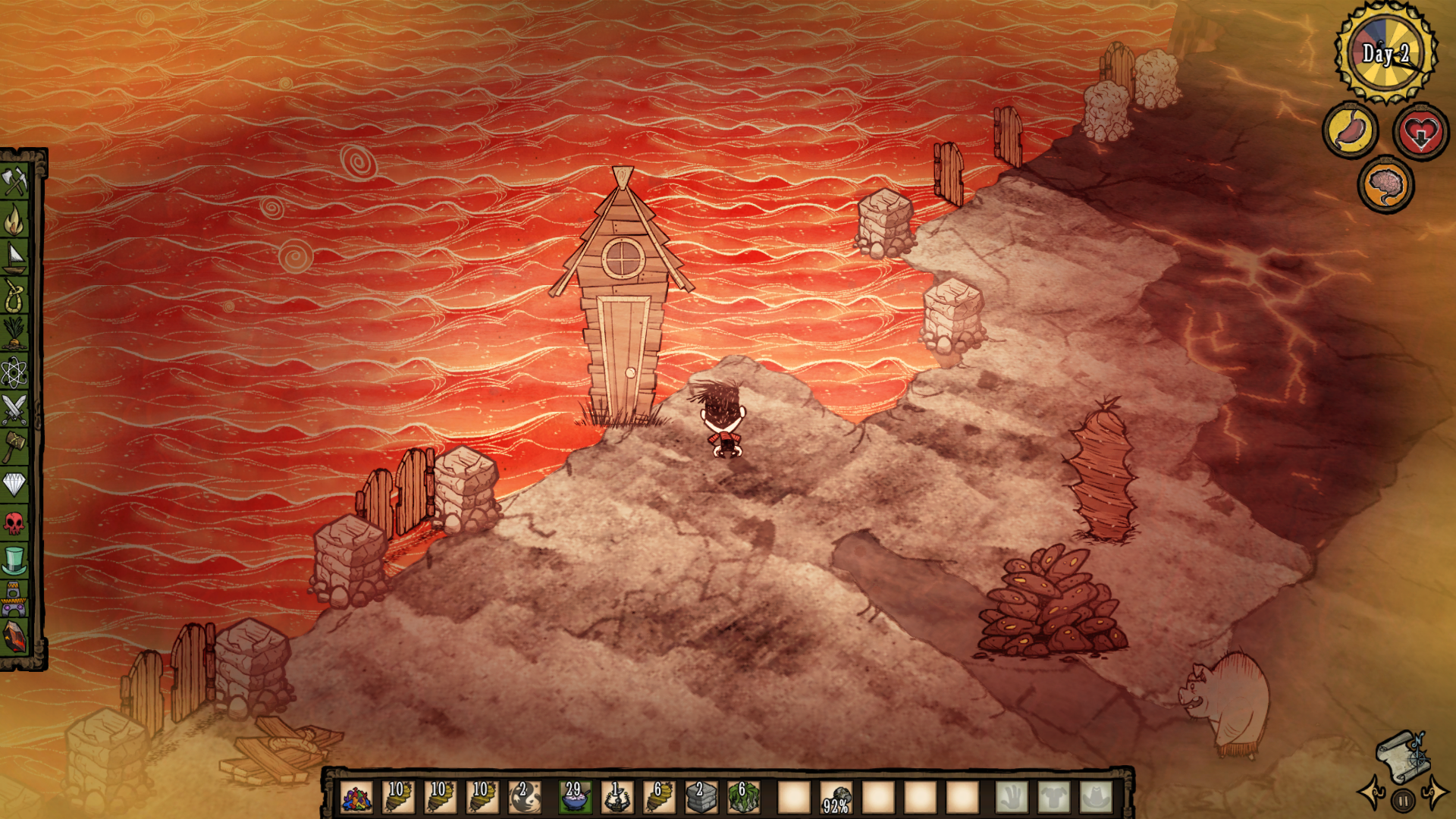The image size is (1456, 819).
Task: Switch to the Survival rope tab
Action: [x=14, y=296]
